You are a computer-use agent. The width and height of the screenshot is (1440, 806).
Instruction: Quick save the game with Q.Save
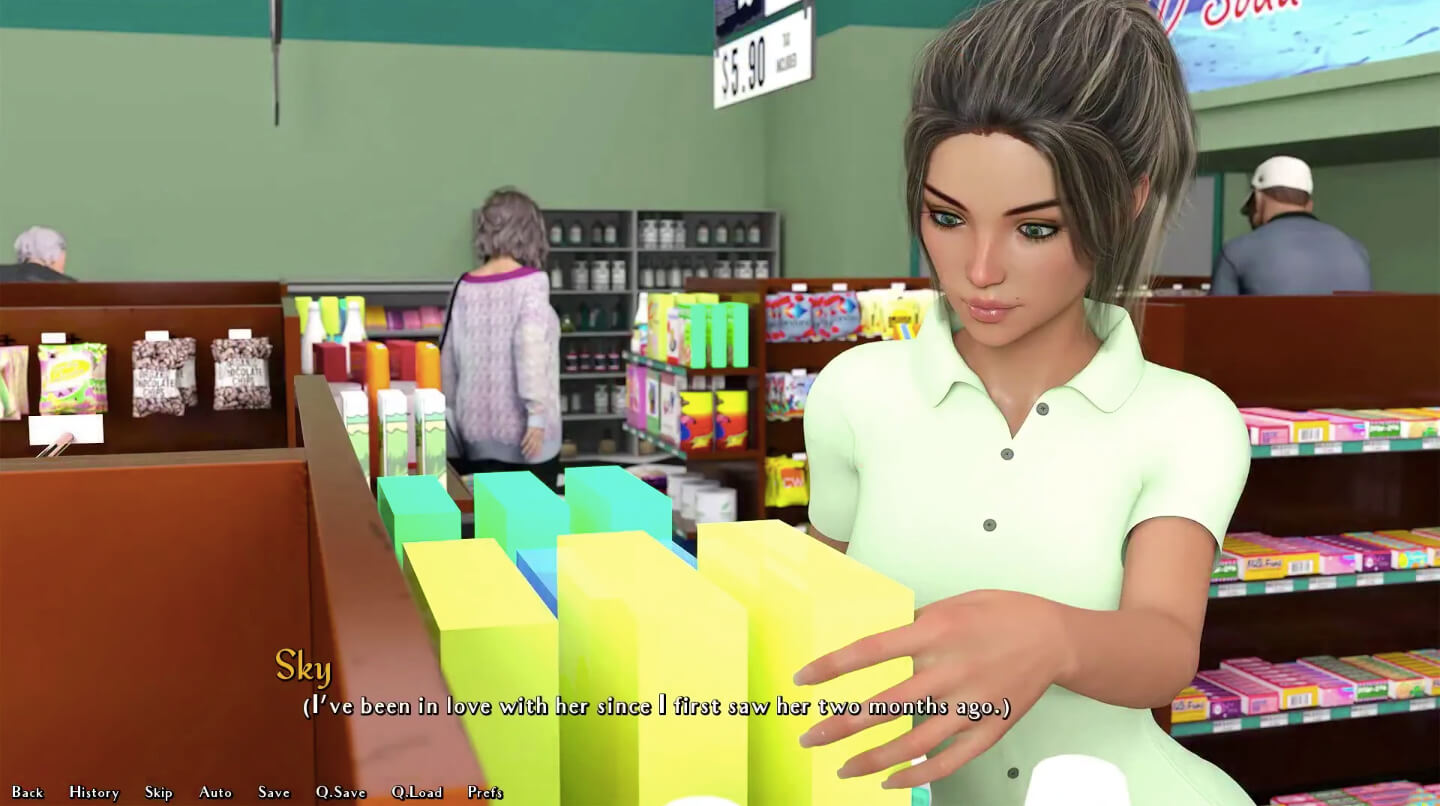tap(340, 791)
